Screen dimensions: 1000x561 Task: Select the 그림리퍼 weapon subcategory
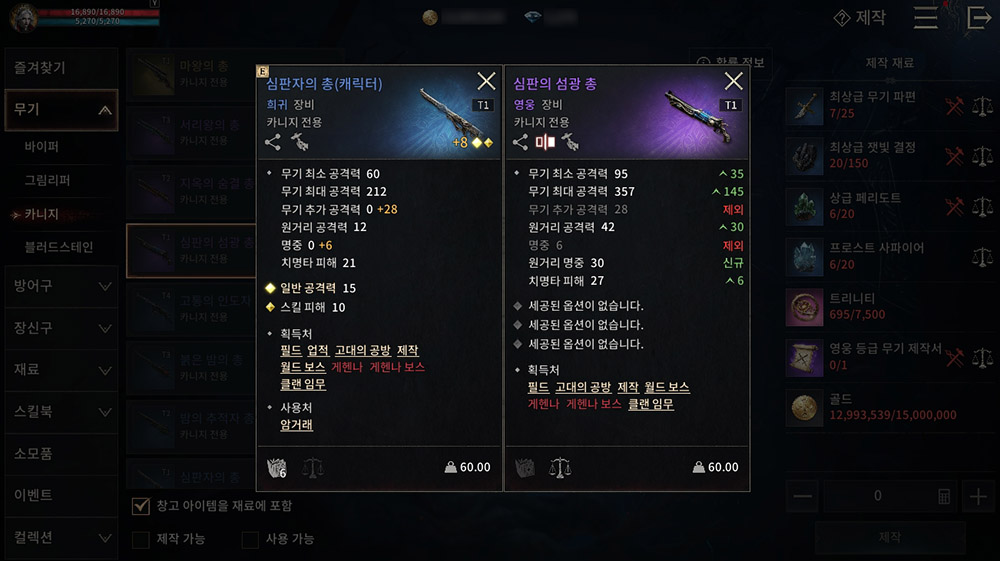[47, 180]
